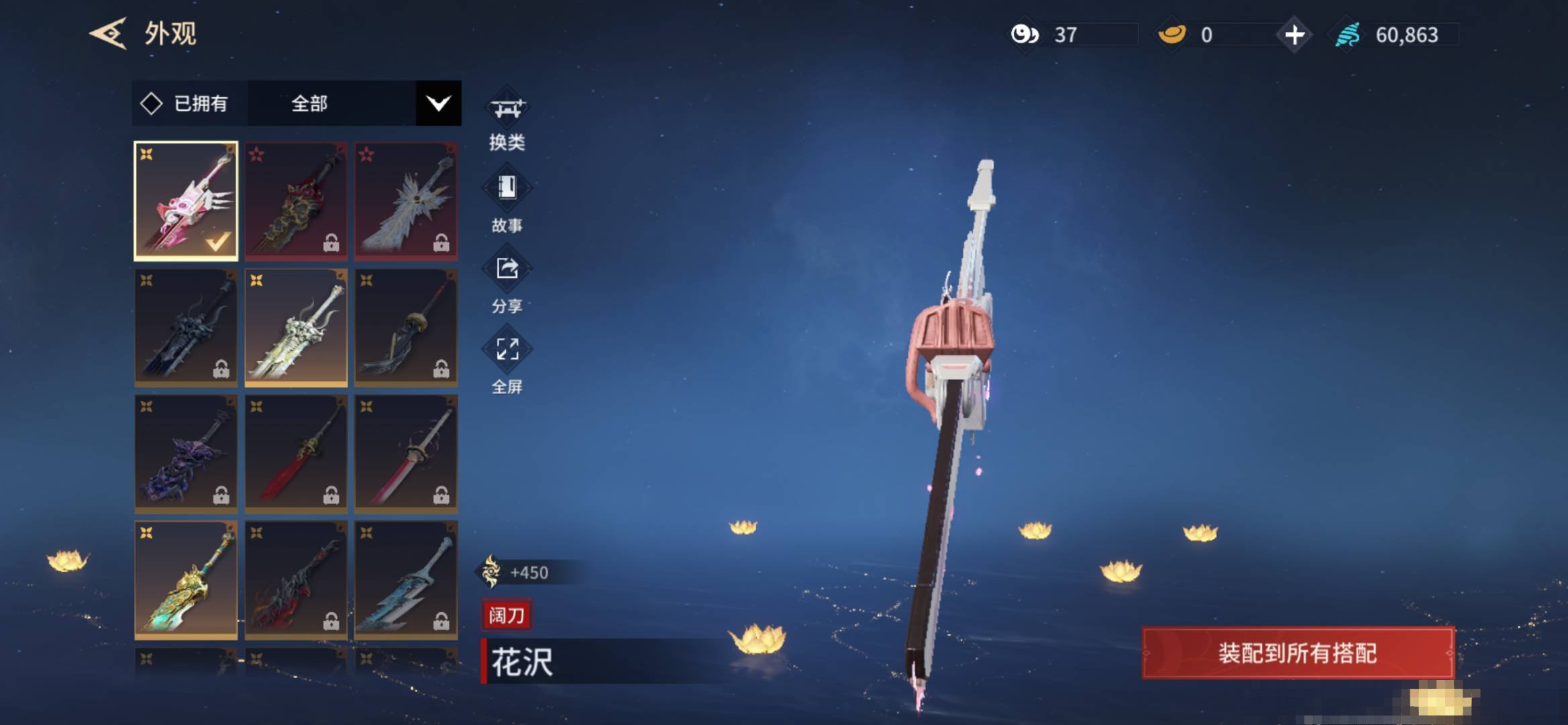Add currency with the plus button
This screenshot has height=725, width=1568.
pos(1294,35)
